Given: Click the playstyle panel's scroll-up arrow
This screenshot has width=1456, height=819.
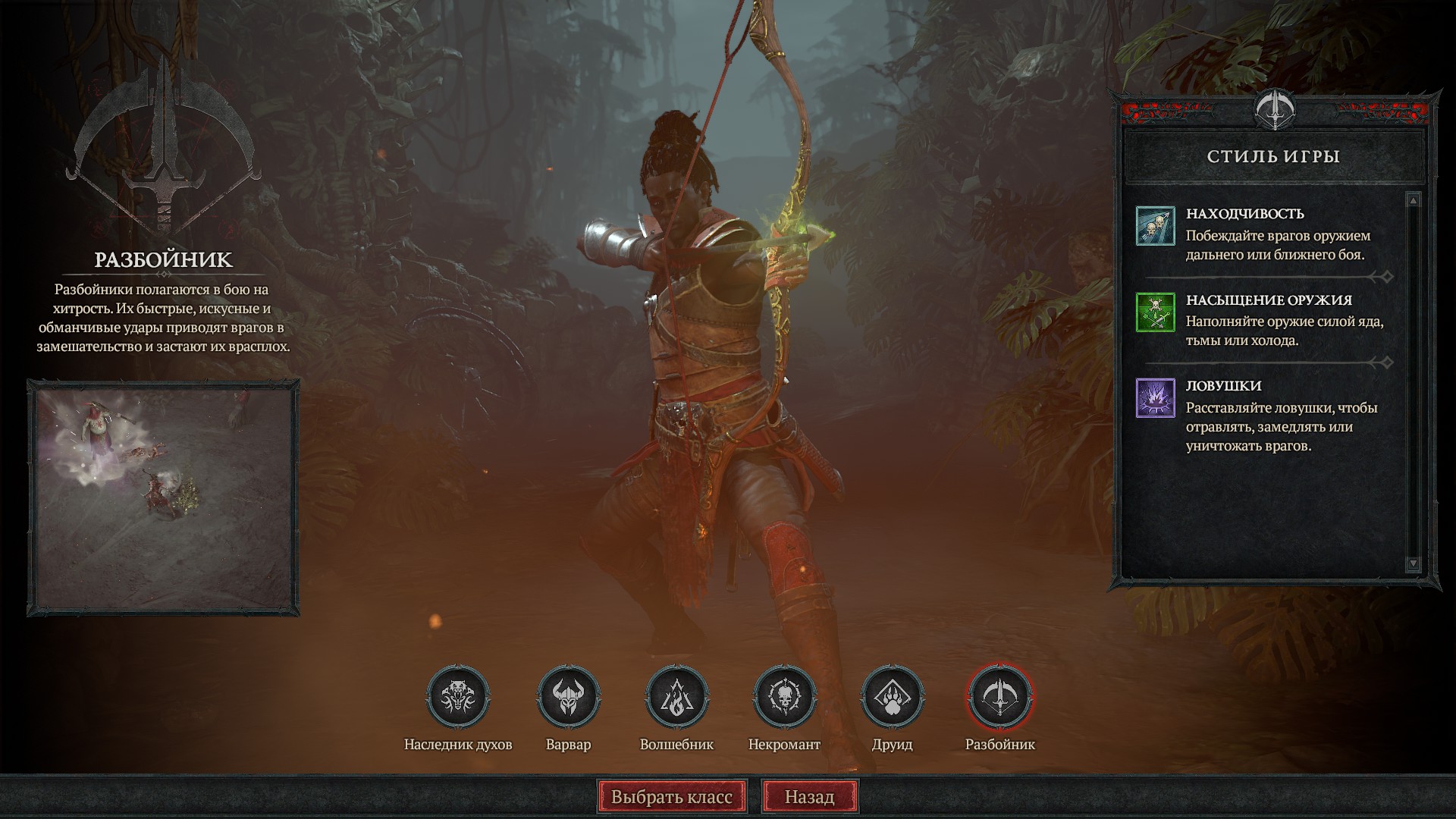Looking at the screenshot, I should tap(1412, 201).
